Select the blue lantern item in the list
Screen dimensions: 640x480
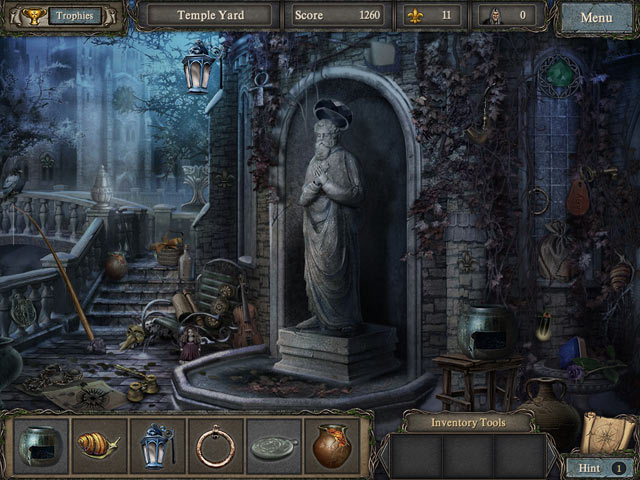[156, 446]
